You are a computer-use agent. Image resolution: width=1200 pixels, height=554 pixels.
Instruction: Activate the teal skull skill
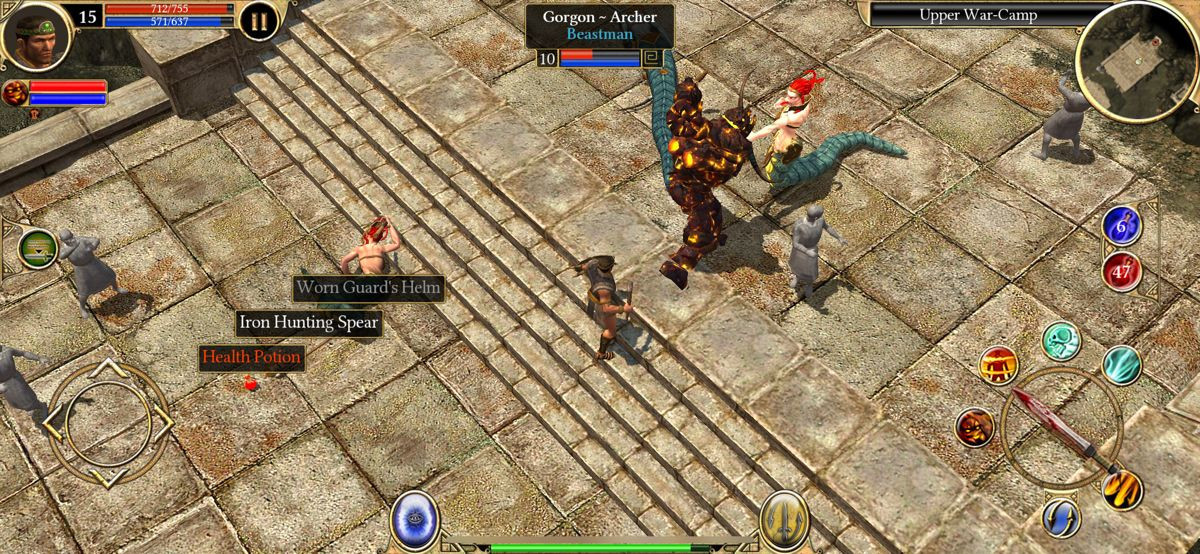[x=1061, y=341]
